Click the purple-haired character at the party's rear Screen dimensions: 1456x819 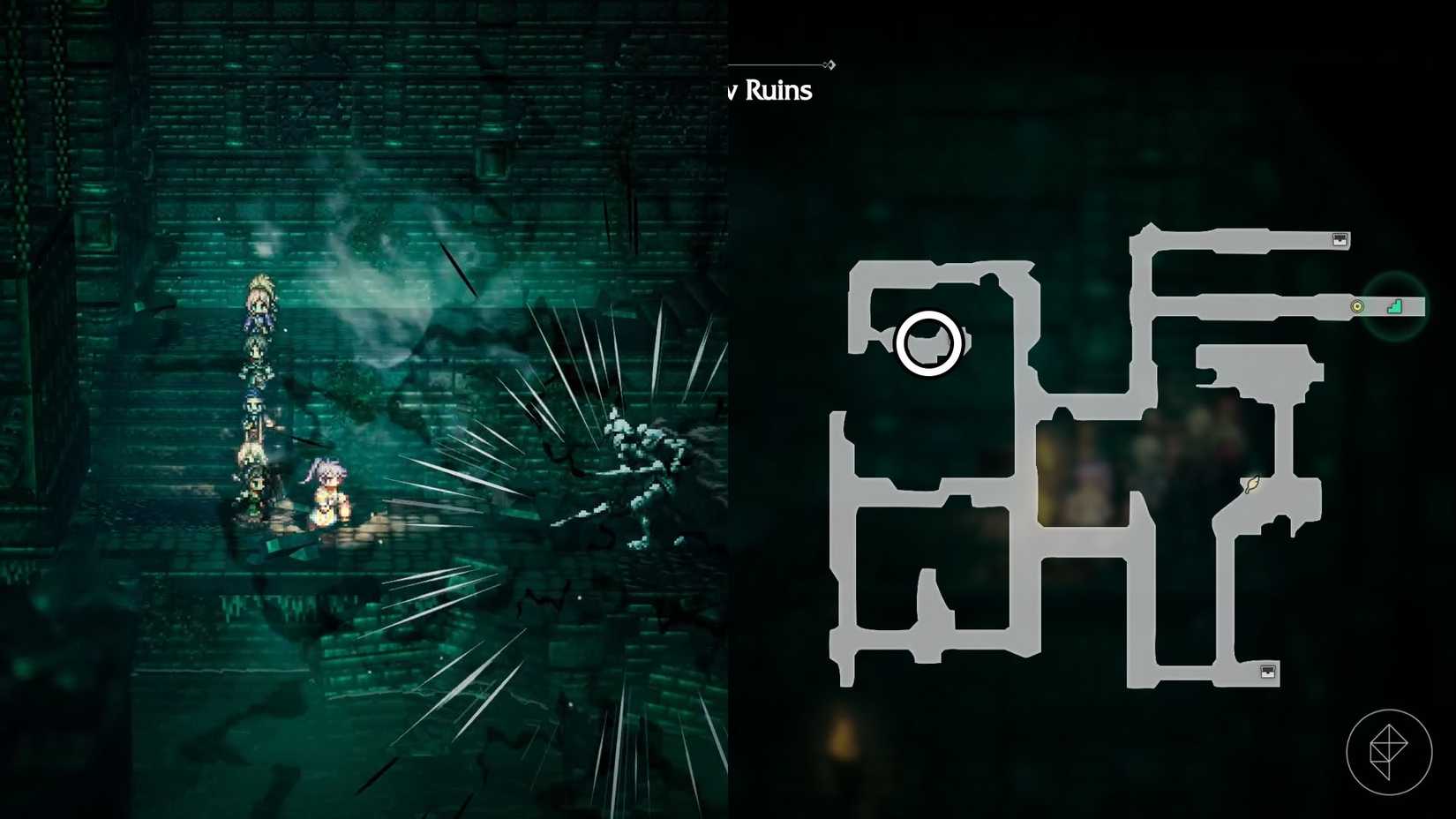(326, 487)
